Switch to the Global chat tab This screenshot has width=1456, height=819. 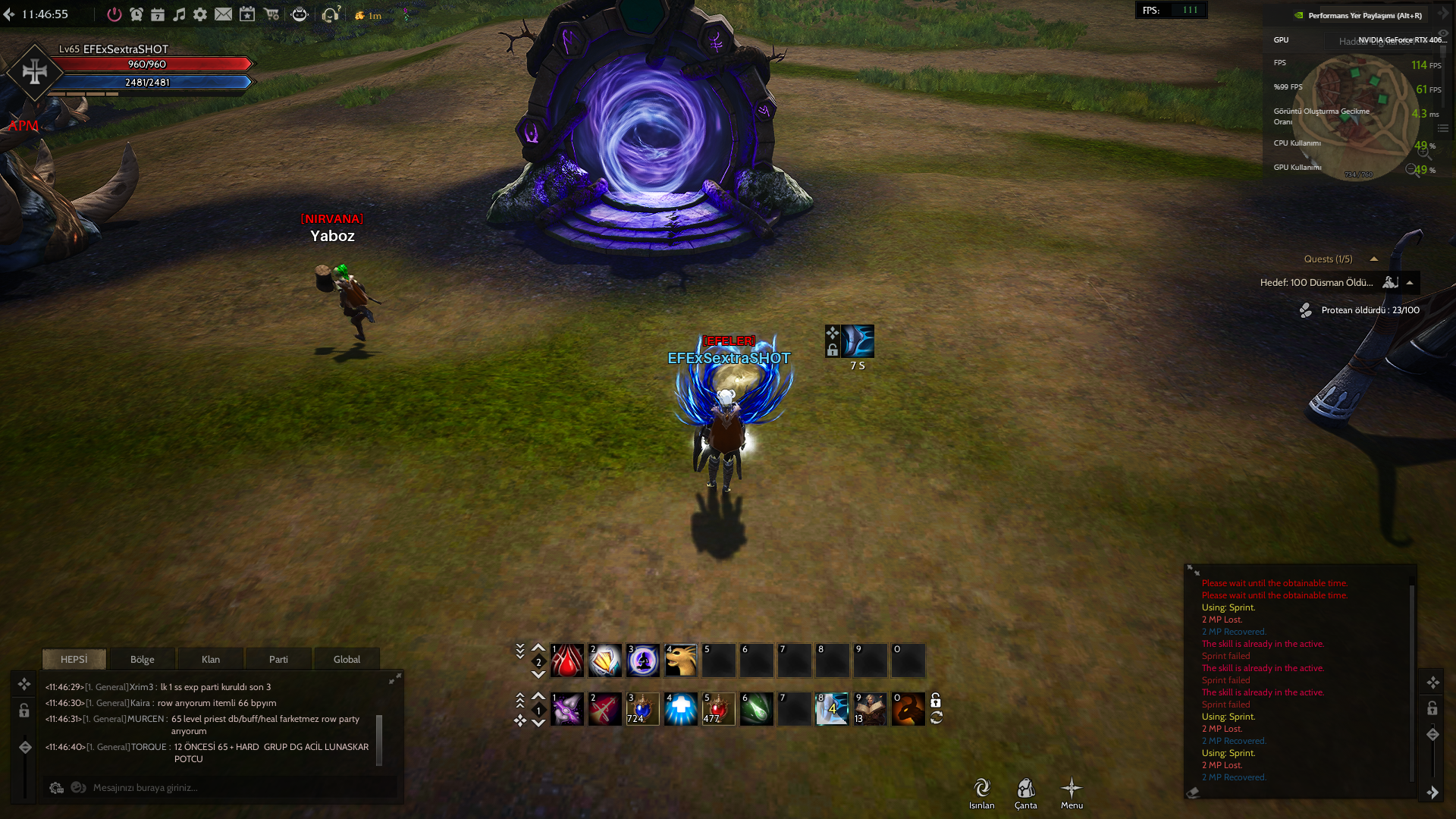click(347, 659)
